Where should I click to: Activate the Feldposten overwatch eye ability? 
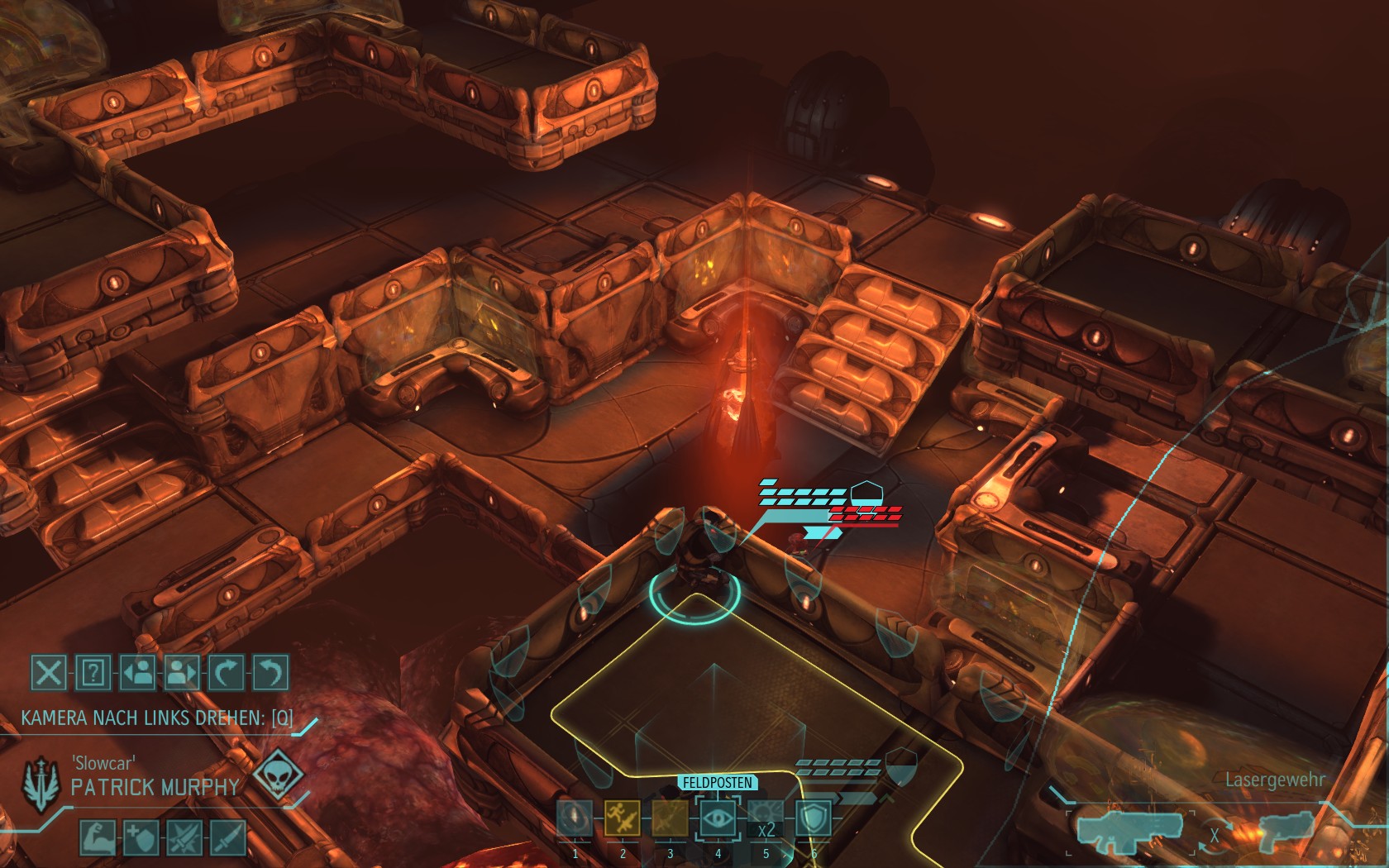(x=718, y=818)
